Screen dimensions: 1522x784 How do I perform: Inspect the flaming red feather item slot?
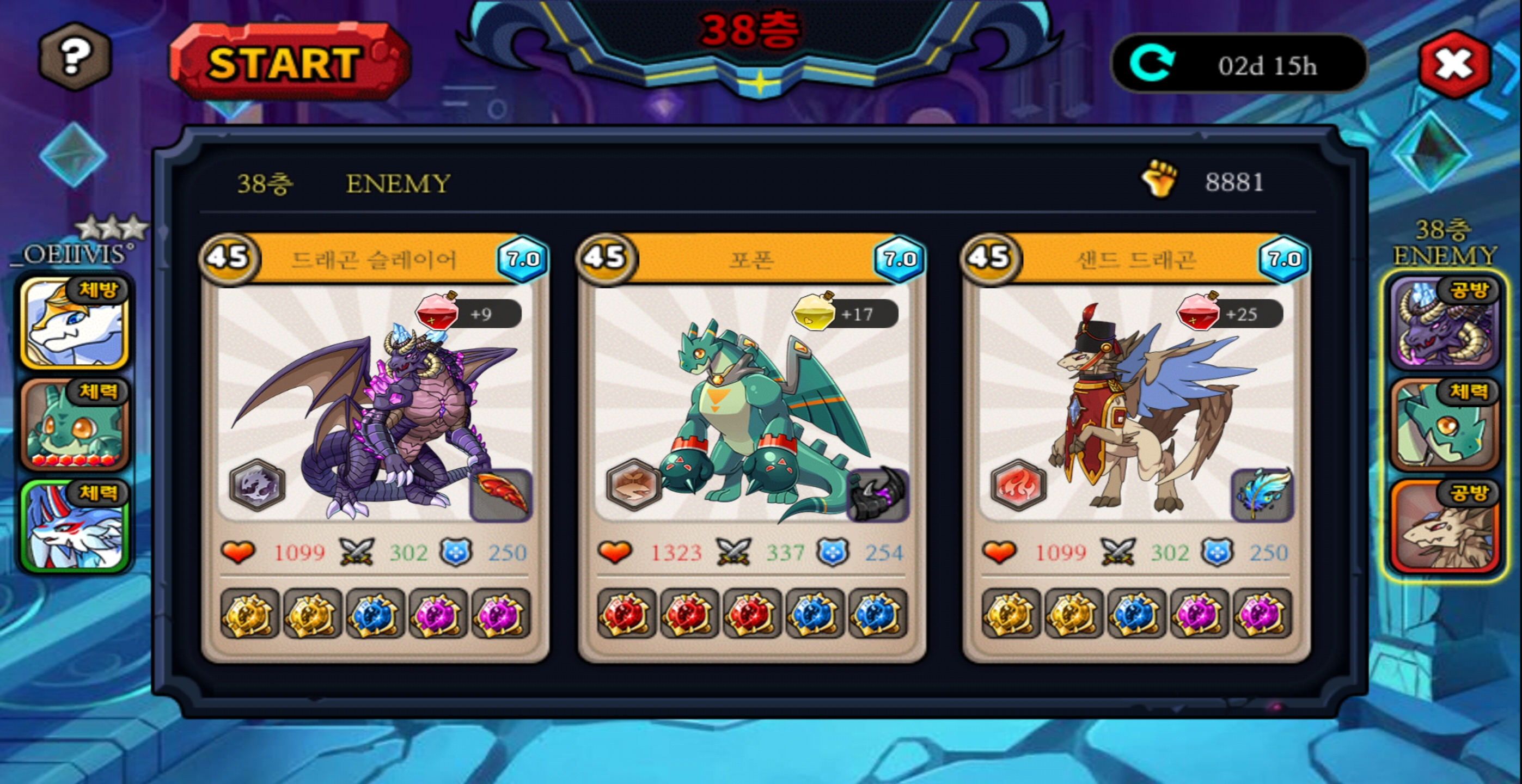point(501,495)
